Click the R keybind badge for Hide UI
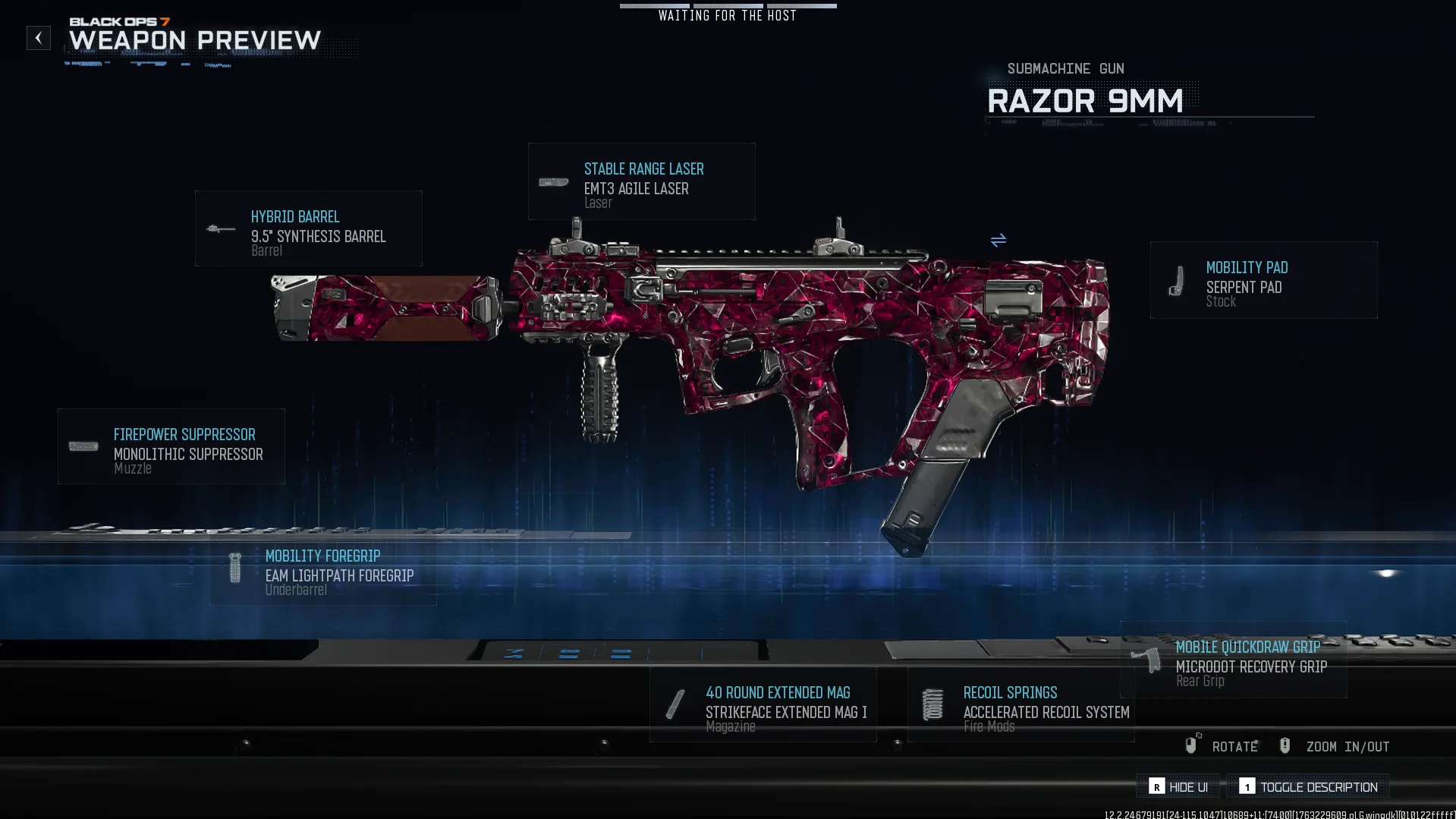The width and height of the screenshot is (1456, 819). pos(1156,787)
